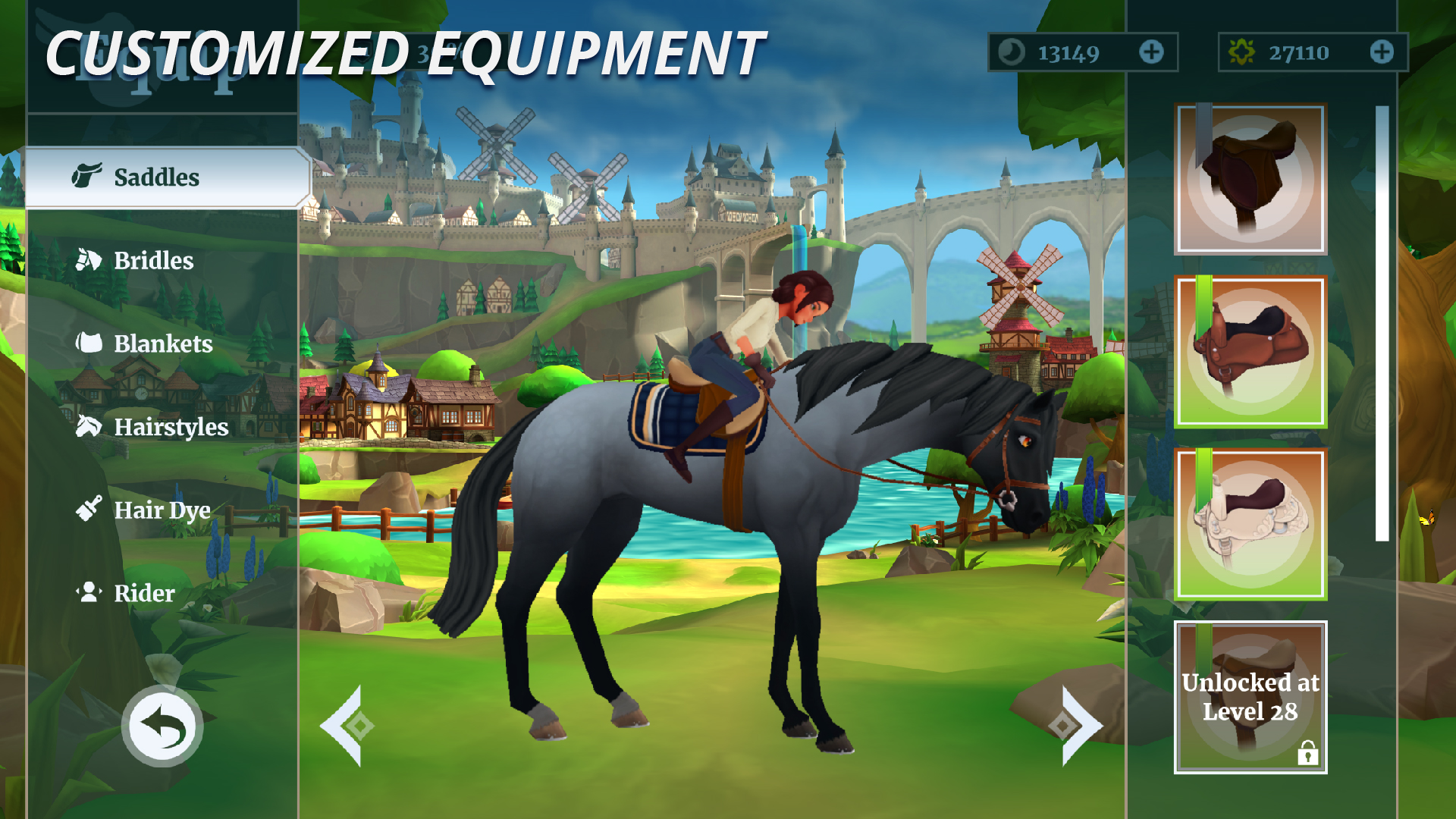Image resolution: width=1456 pixels, height=819 pixels.
Task: Open the Bridles section
Action: coord(89,260)
